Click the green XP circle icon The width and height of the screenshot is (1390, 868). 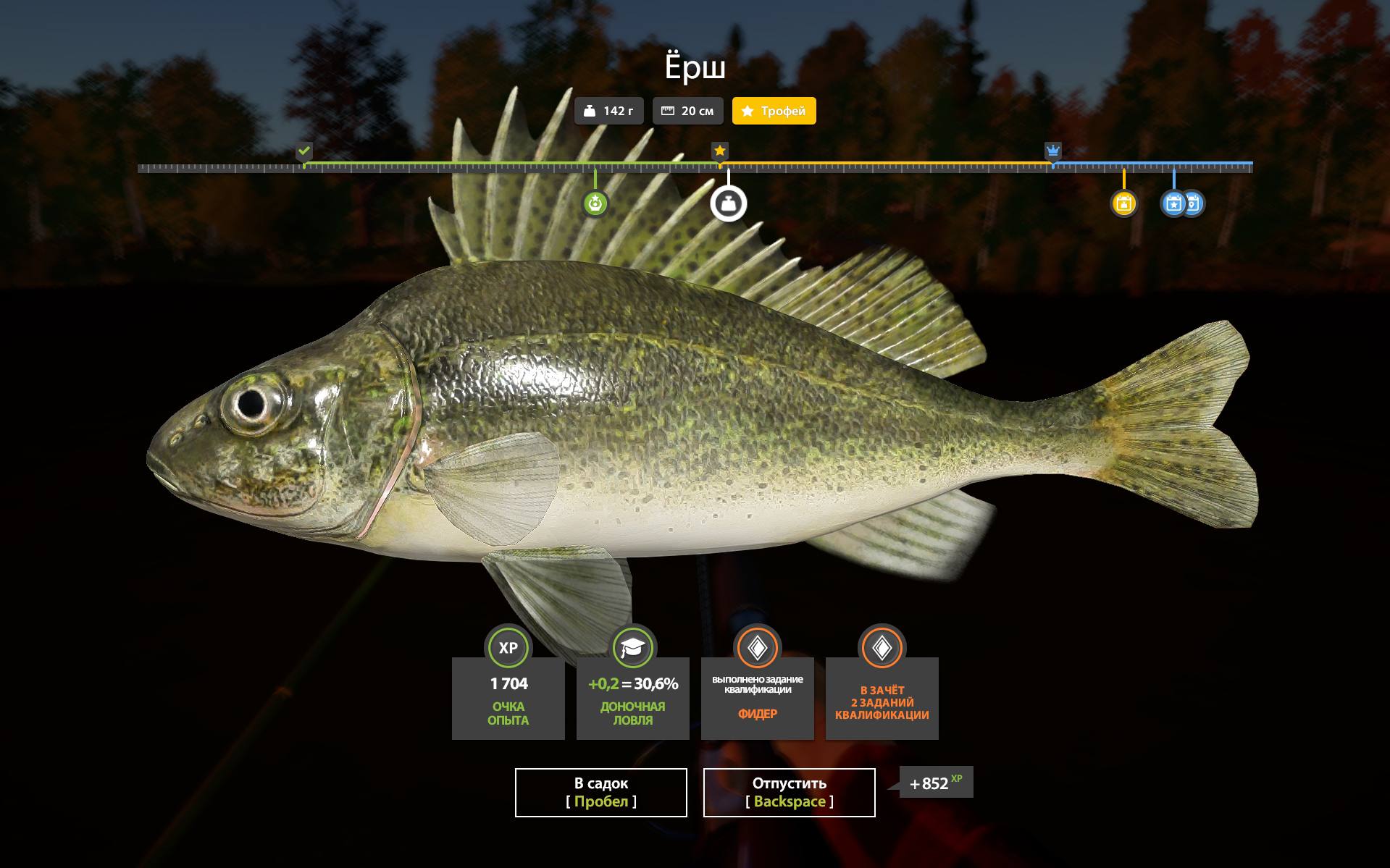(508, 648)
